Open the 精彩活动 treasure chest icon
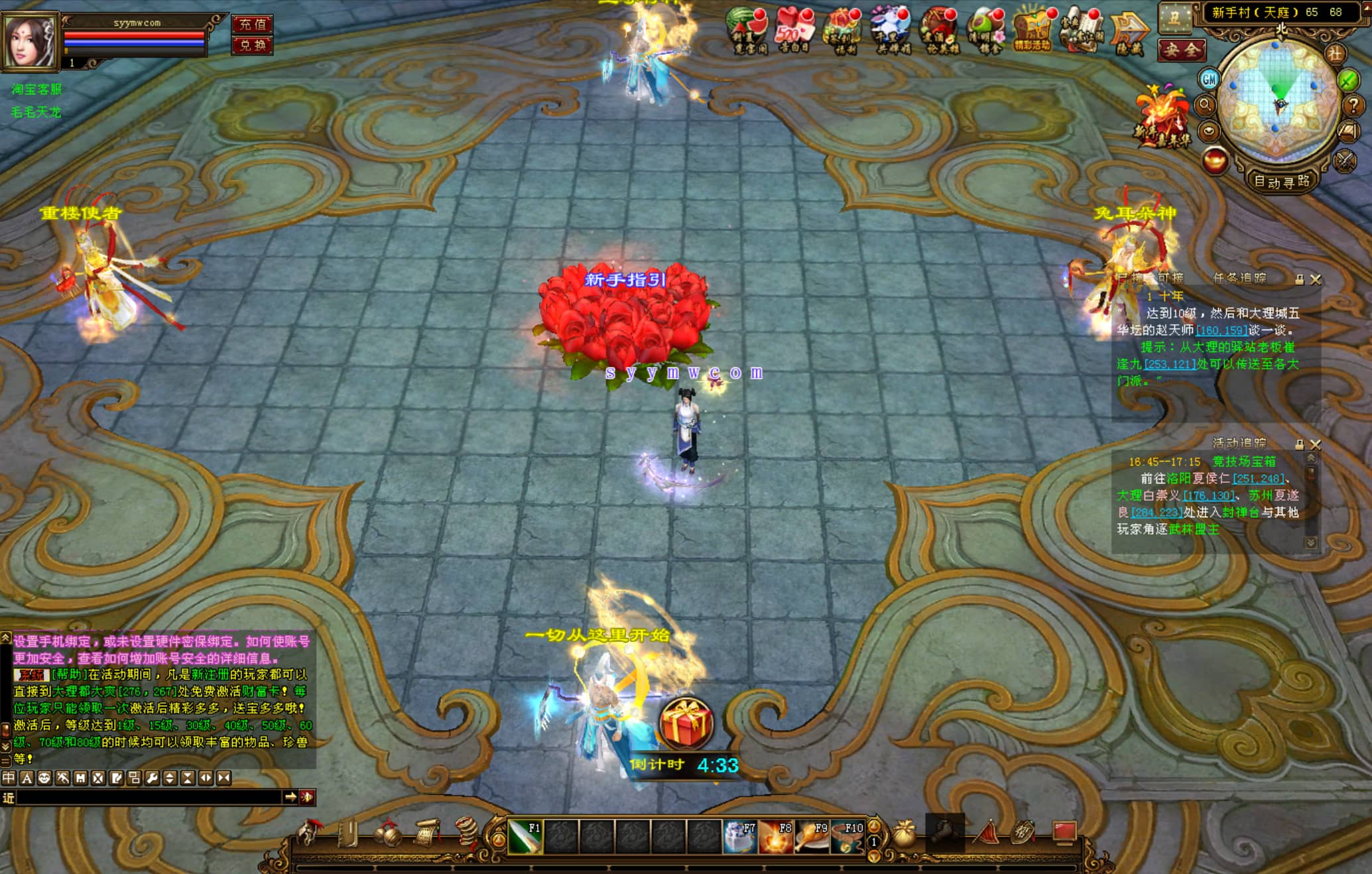The width and height of the screenshot is (1372, 874). point(1032,30)
